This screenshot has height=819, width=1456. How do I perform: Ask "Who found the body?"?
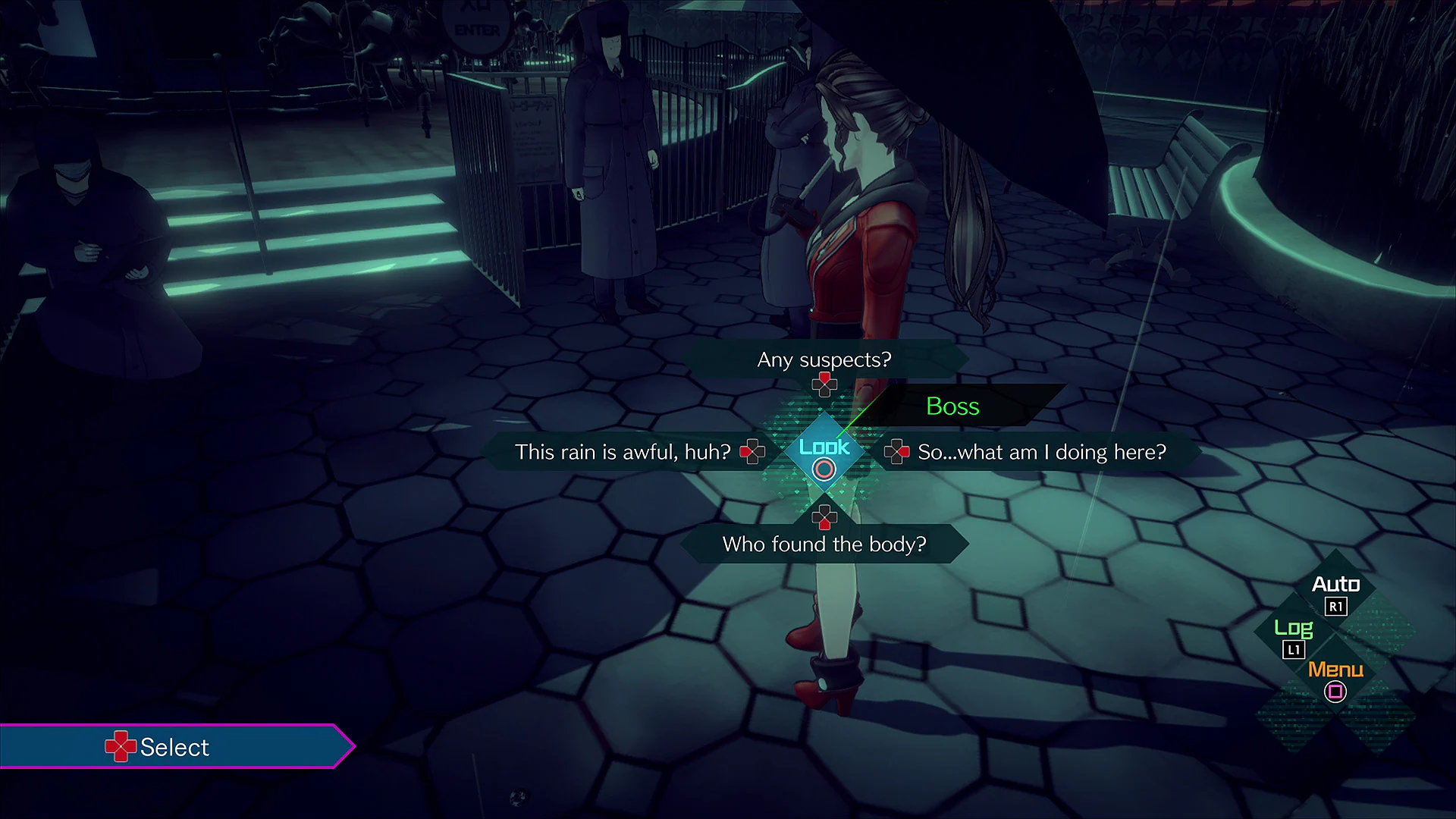point(824,544)
